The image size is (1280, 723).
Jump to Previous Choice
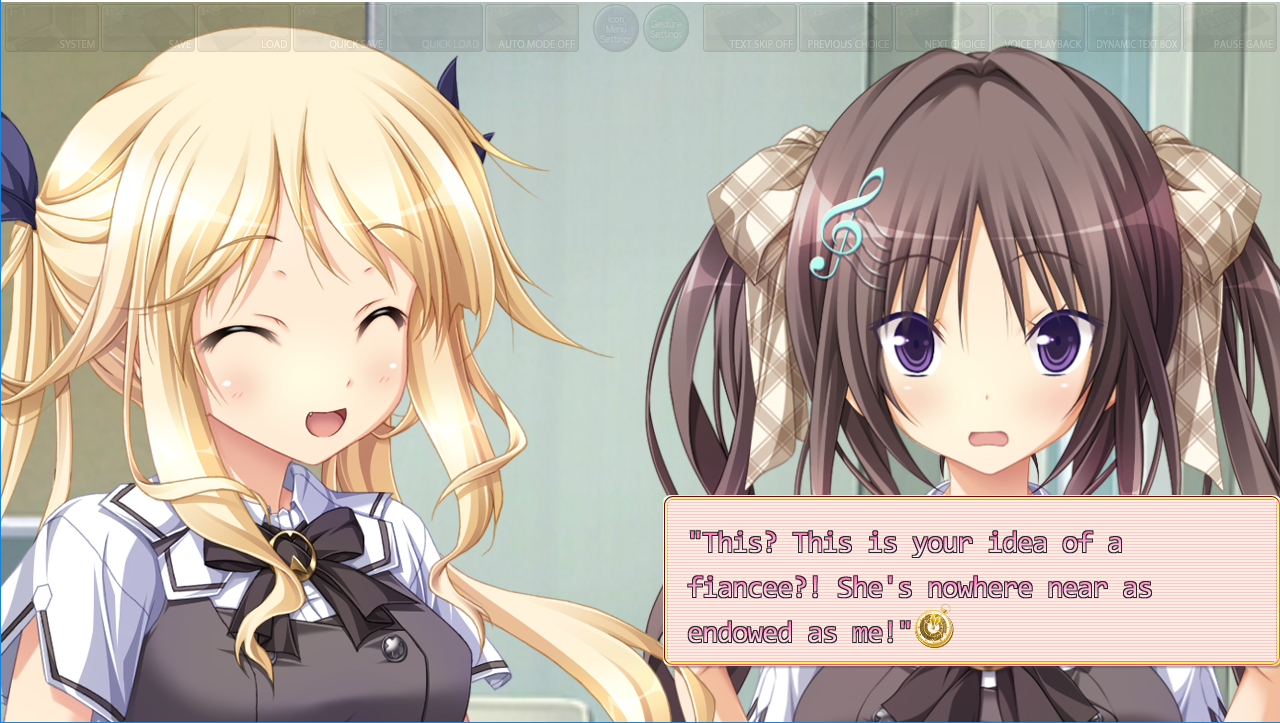click(x=846, y=28)
